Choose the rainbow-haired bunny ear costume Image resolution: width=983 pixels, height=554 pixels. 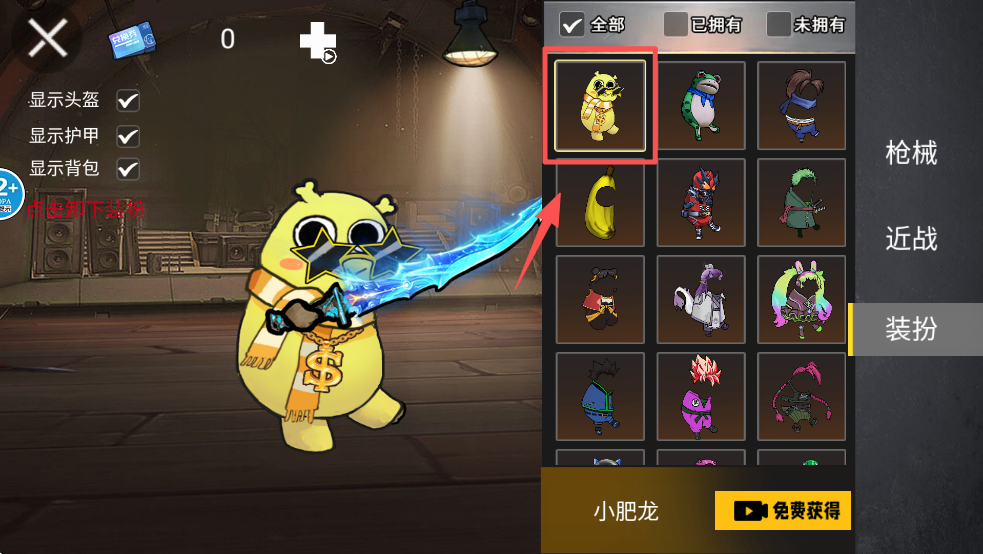click(x=800, y=299)
